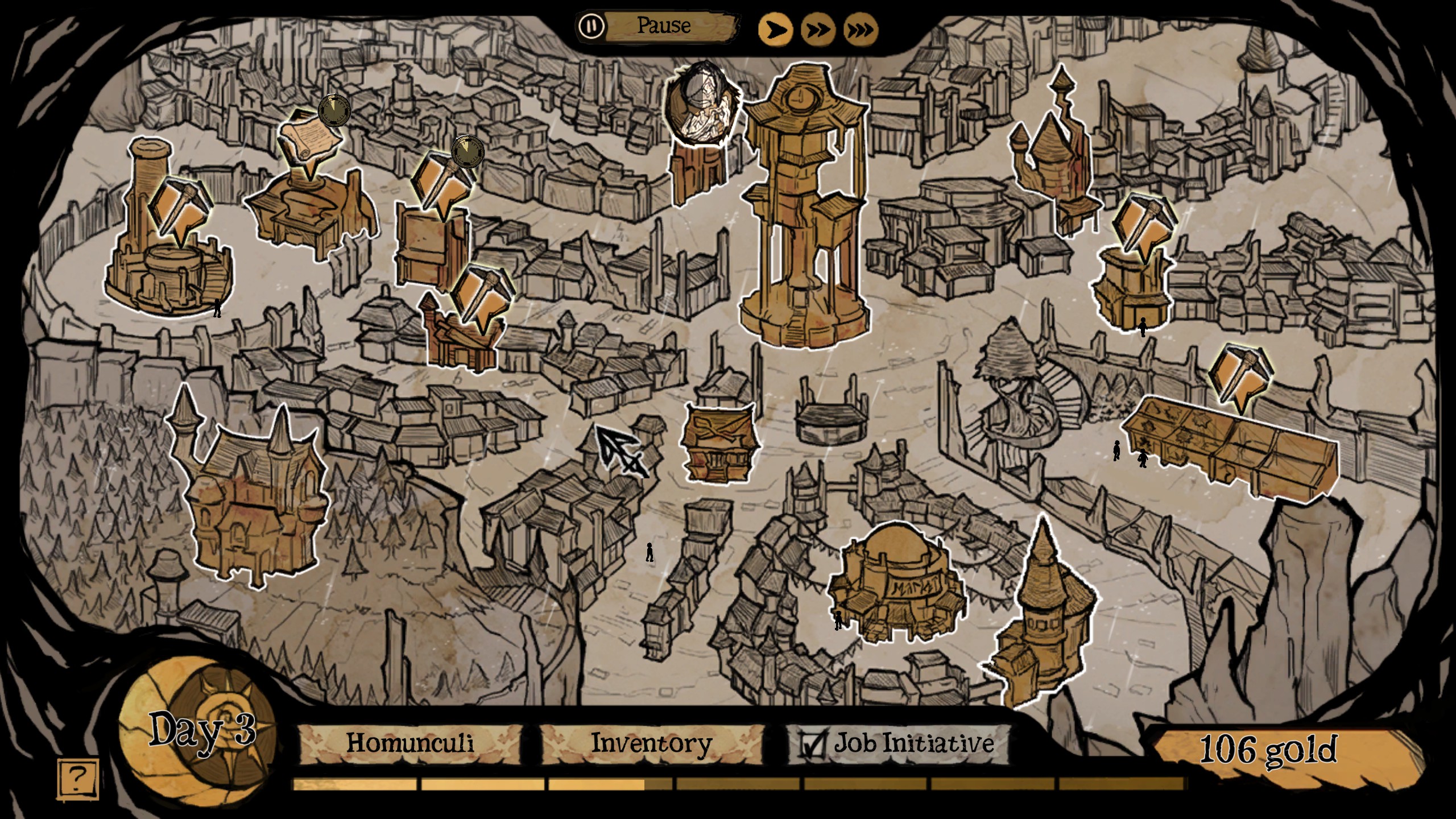Click the Pause button

[x=659, y=26]
